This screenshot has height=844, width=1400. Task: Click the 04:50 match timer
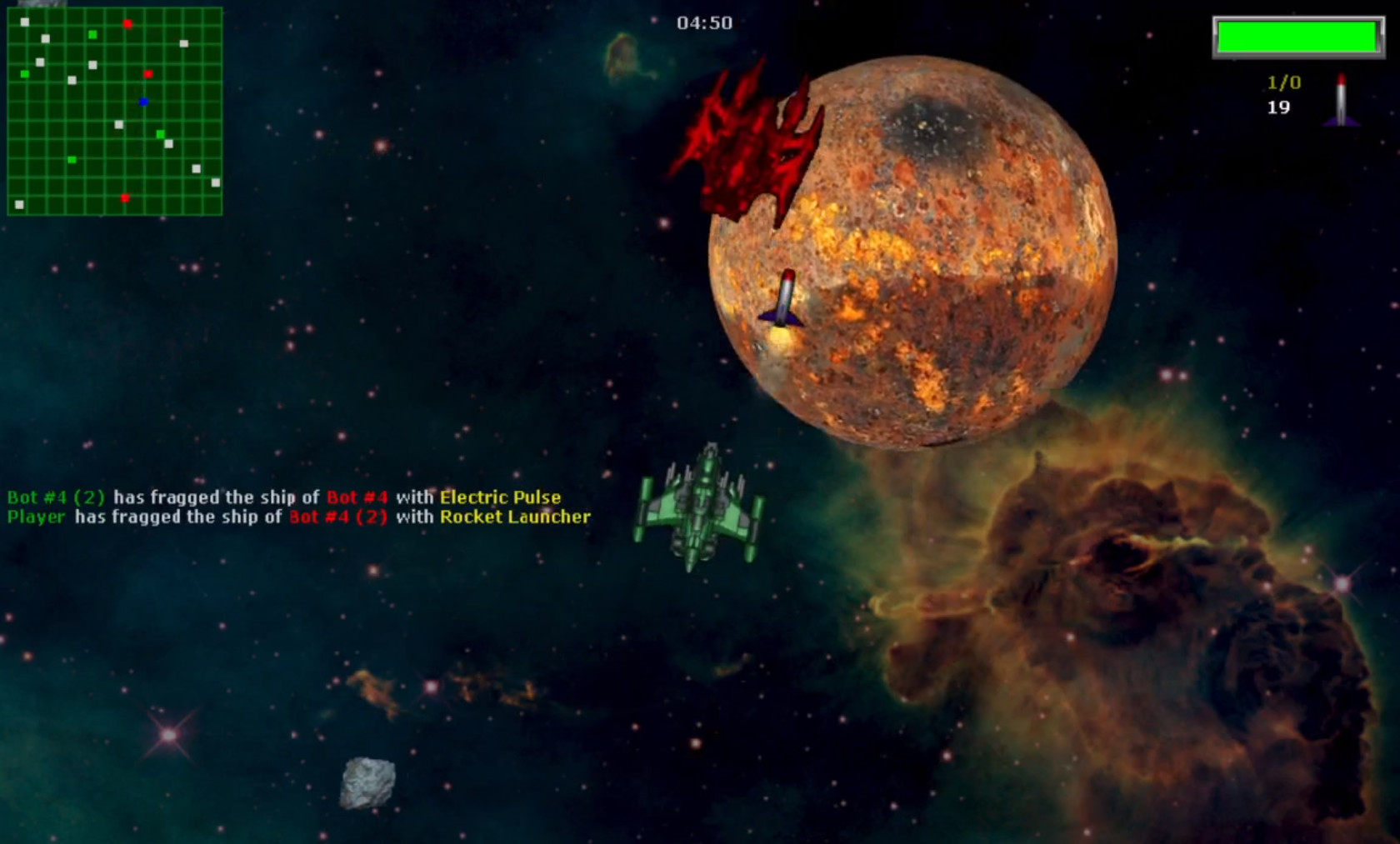pyautogui.click(x=706, y=22)
